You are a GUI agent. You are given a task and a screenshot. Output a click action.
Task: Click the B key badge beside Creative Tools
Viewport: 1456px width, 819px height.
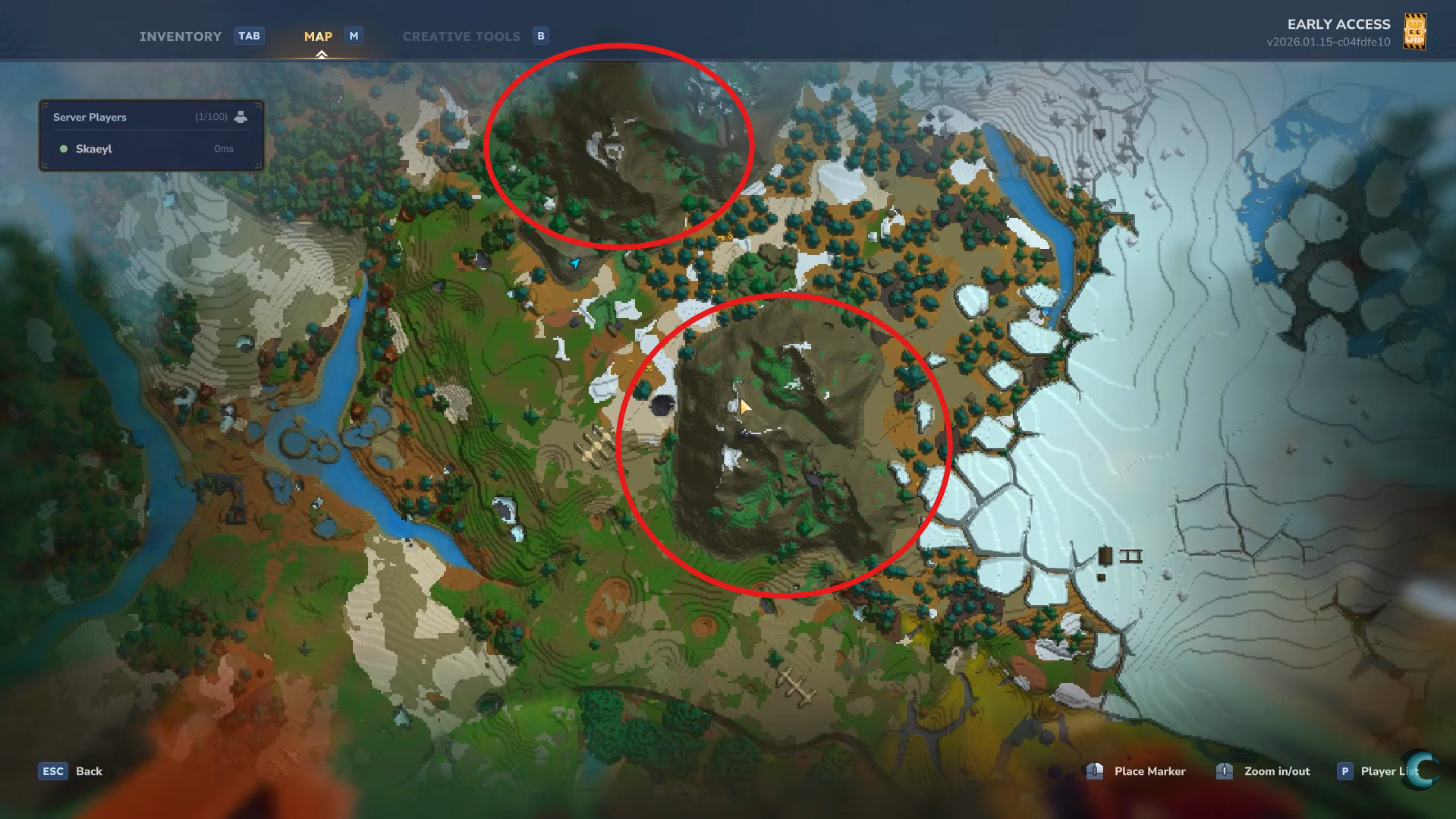539,36
